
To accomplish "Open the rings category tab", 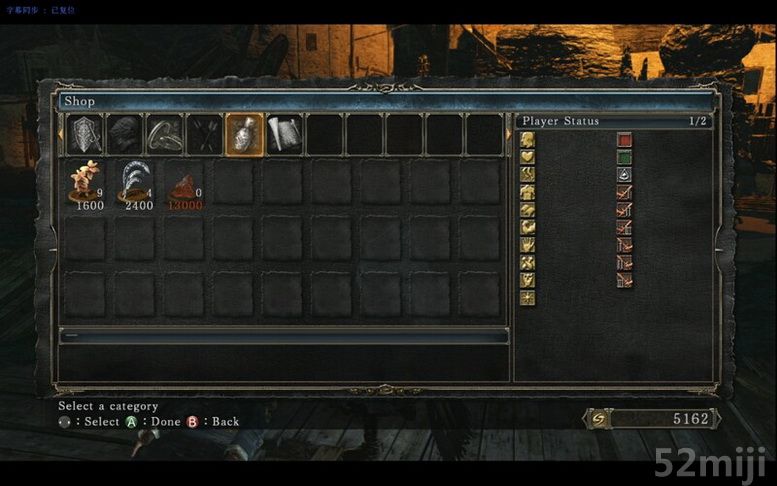I will click(165, 134).
